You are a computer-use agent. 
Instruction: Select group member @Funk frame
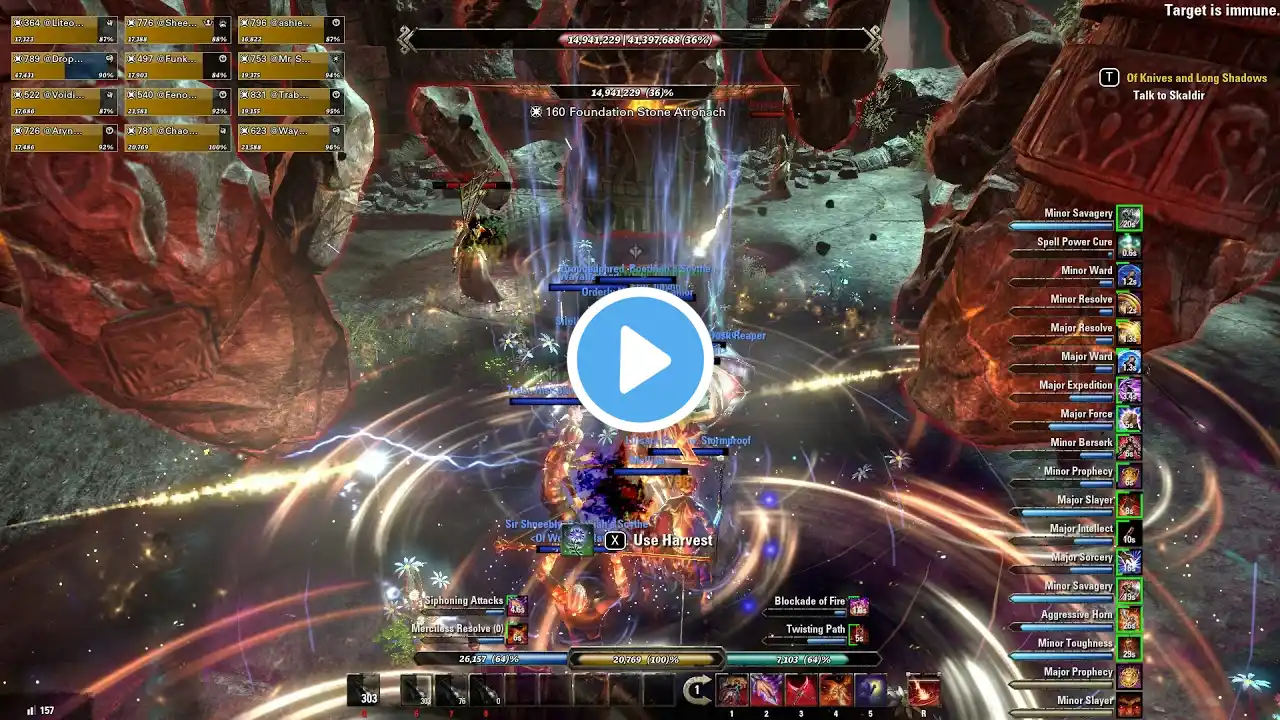coord(176,65)
